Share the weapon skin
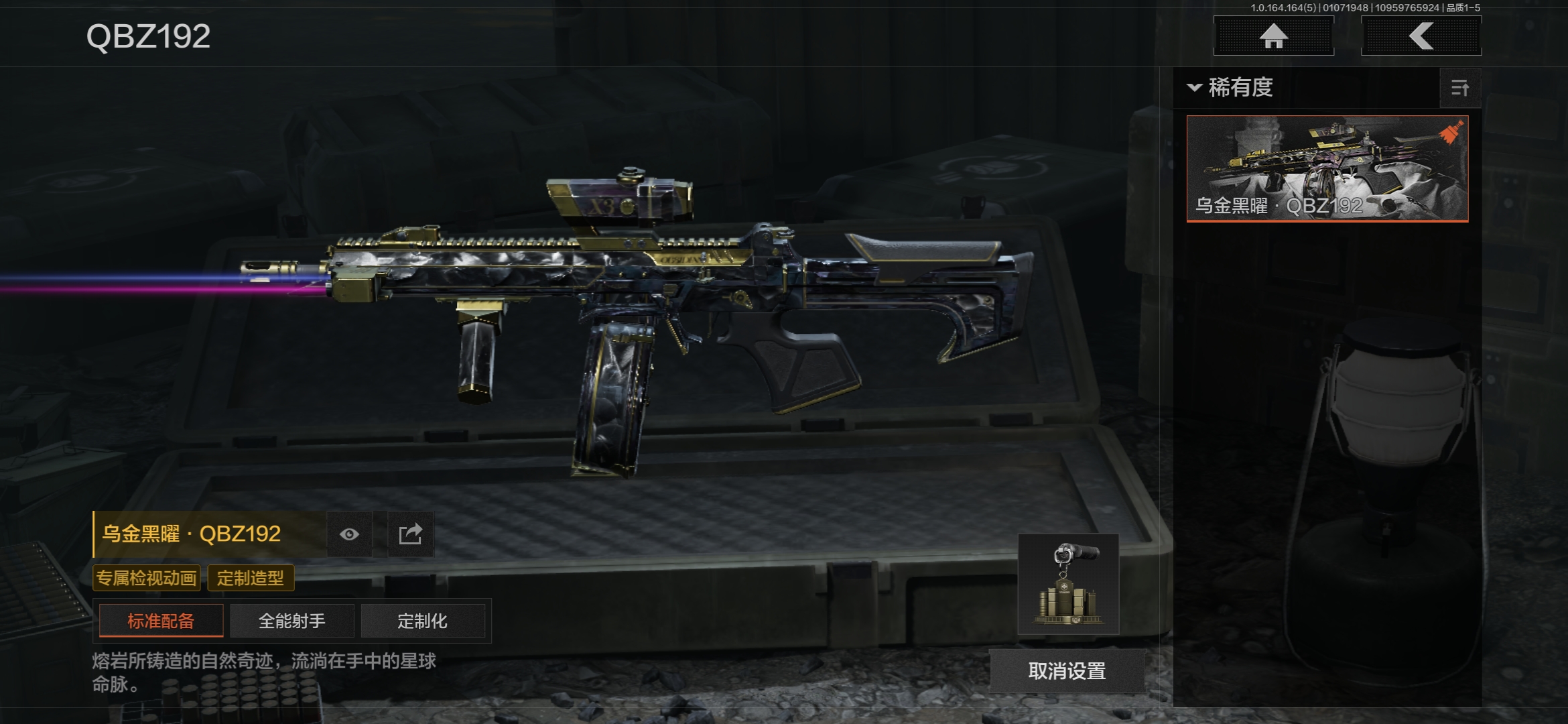The width and height of the screenshot is (1568, 724). click(x=410, y=534)
